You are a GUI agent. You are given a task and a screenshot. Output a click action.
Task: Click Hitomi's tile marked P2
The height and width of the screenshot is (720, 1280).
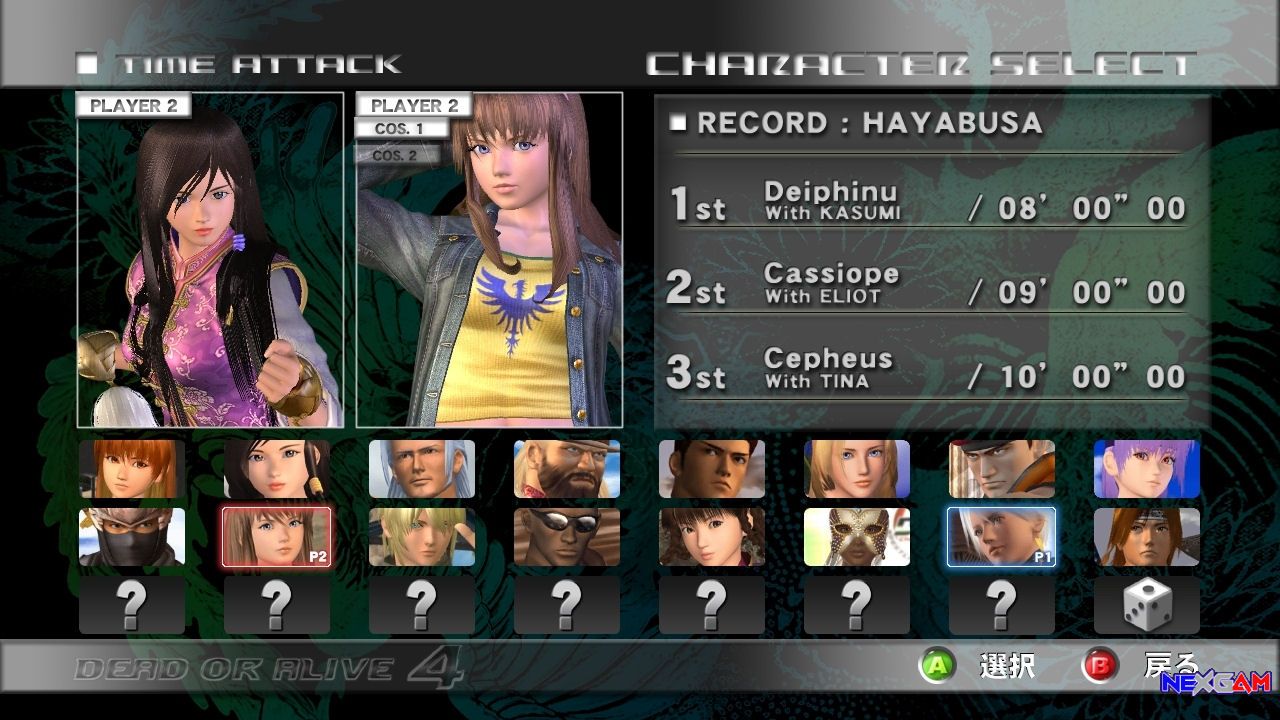pos(277,537)
